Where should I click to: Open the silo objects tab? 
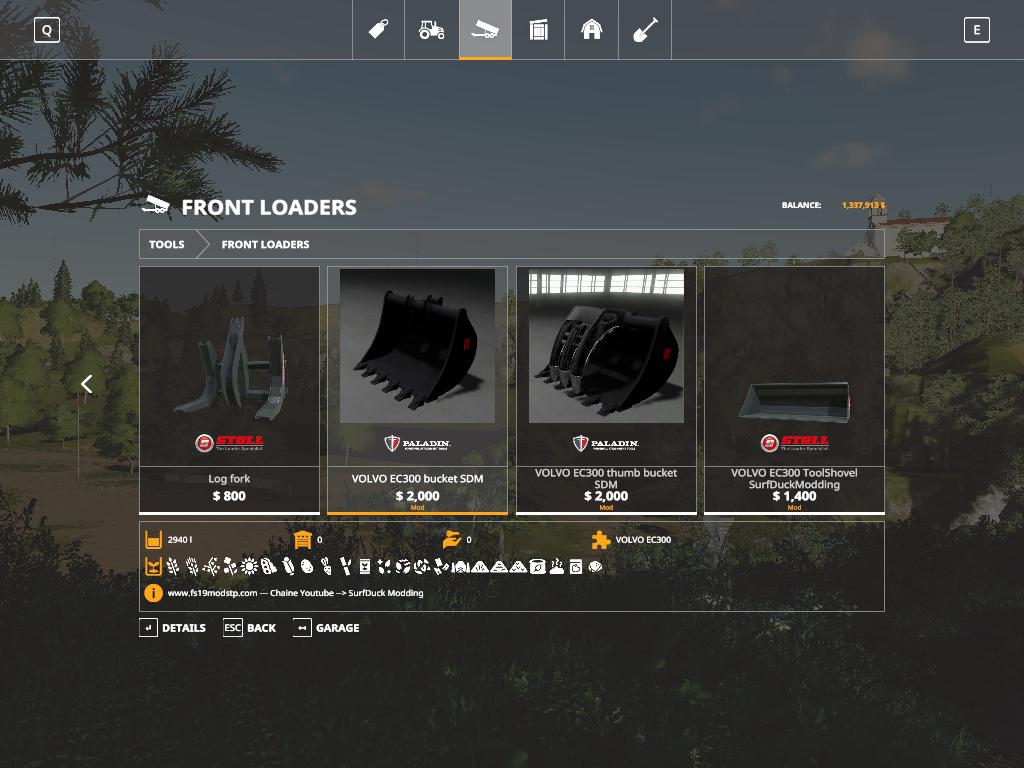click(538, 30)
